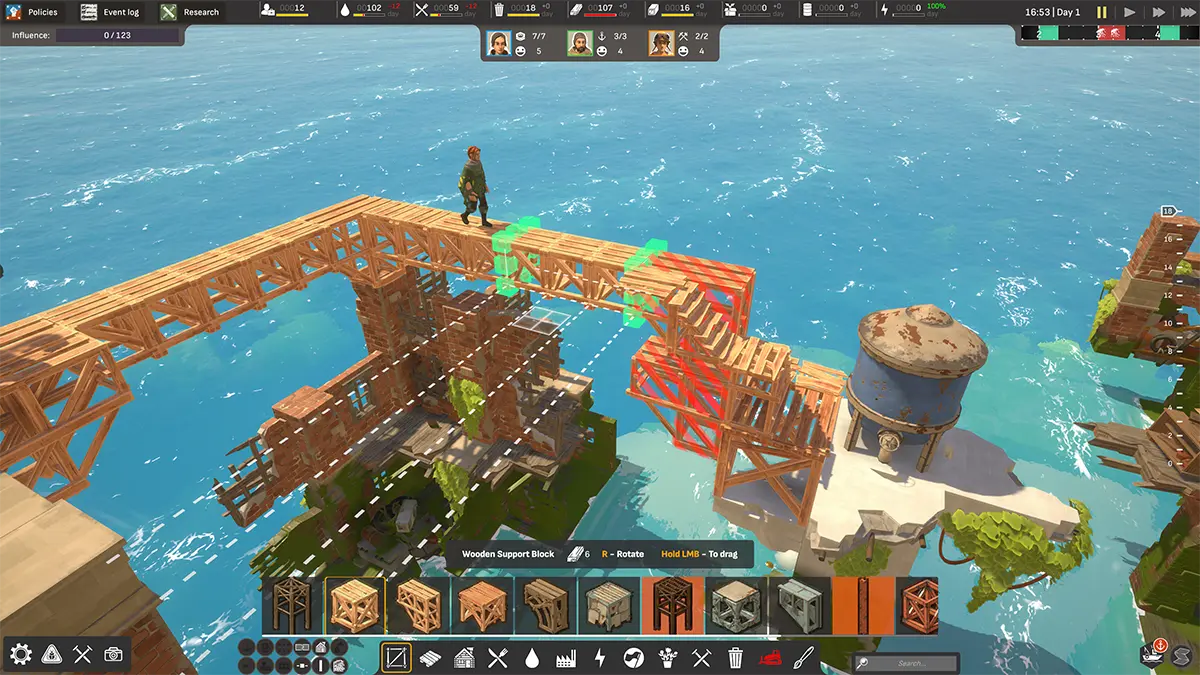Activate the trash can demolish tool

(x=735, y=657)
